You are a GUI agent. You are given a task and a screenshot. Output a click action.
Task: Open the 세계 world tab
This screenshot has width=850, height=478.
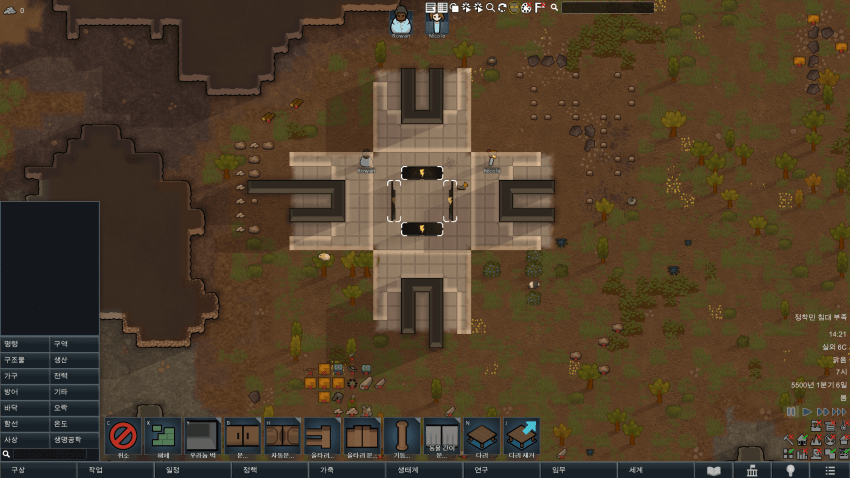(x=636, y=470)
